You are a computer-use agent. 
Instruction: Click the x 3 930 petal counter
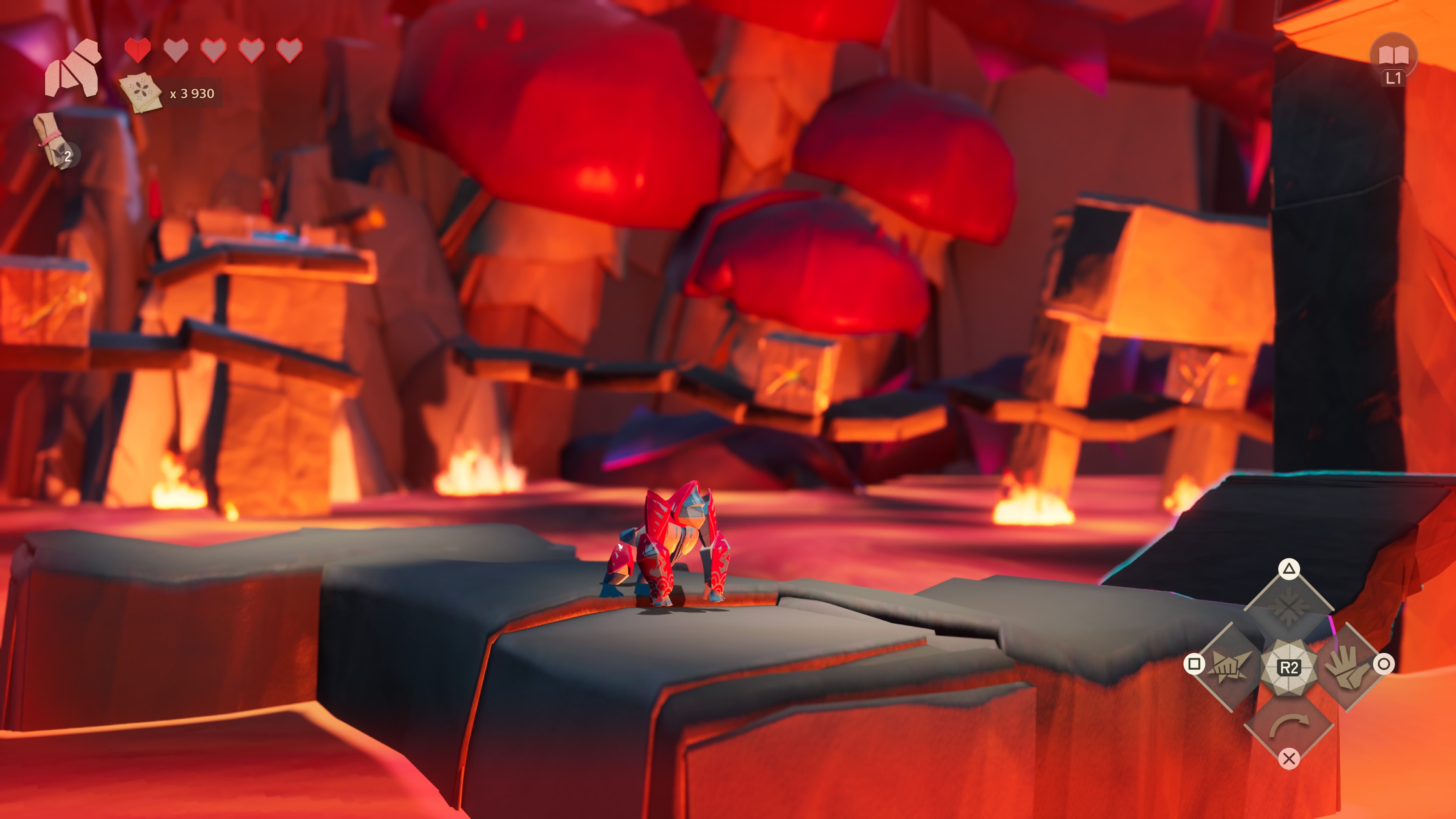coord(192,94)
